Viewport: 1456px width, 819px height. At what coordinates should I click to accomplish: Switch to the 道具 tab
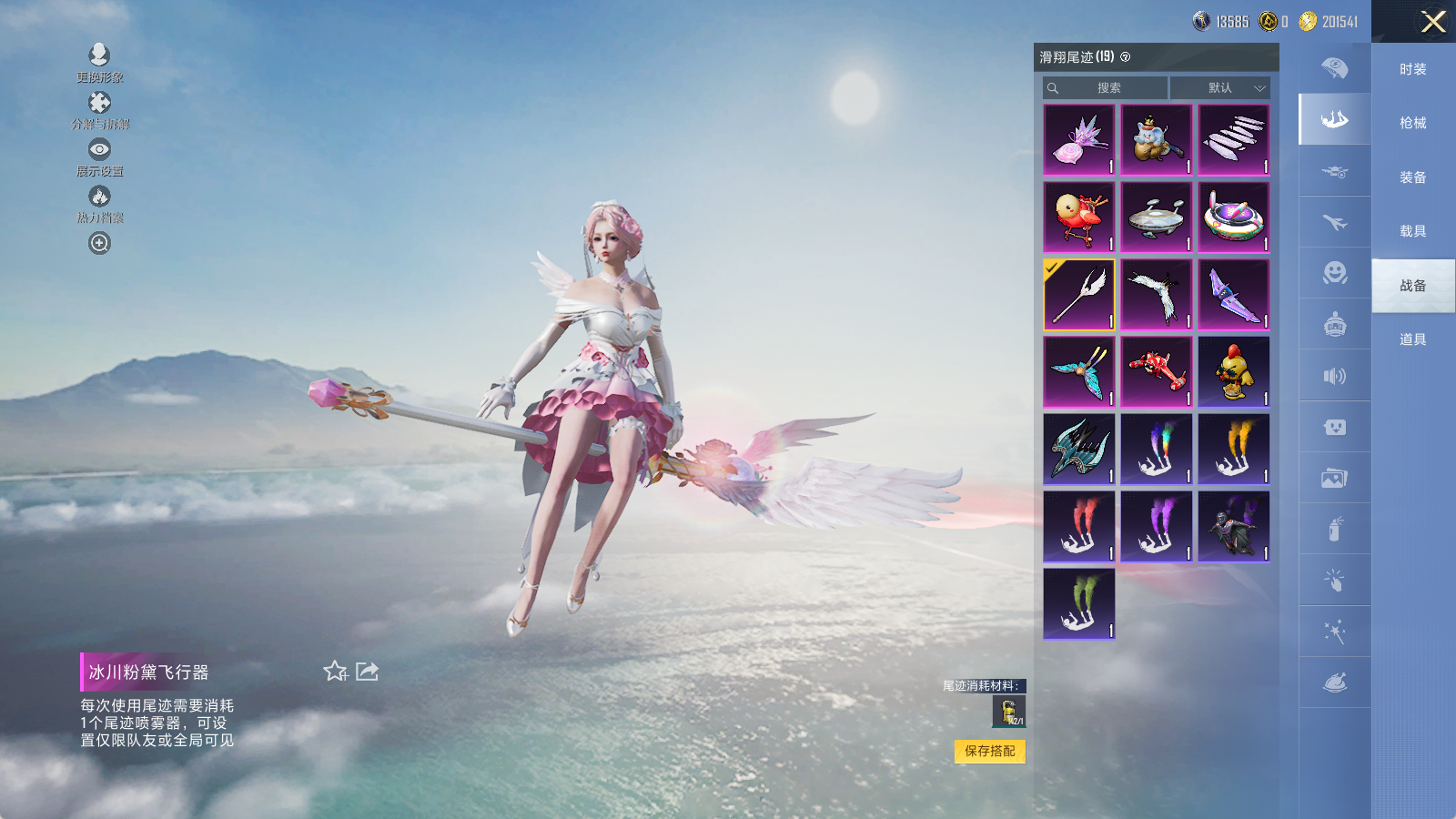click(1412, 339)
